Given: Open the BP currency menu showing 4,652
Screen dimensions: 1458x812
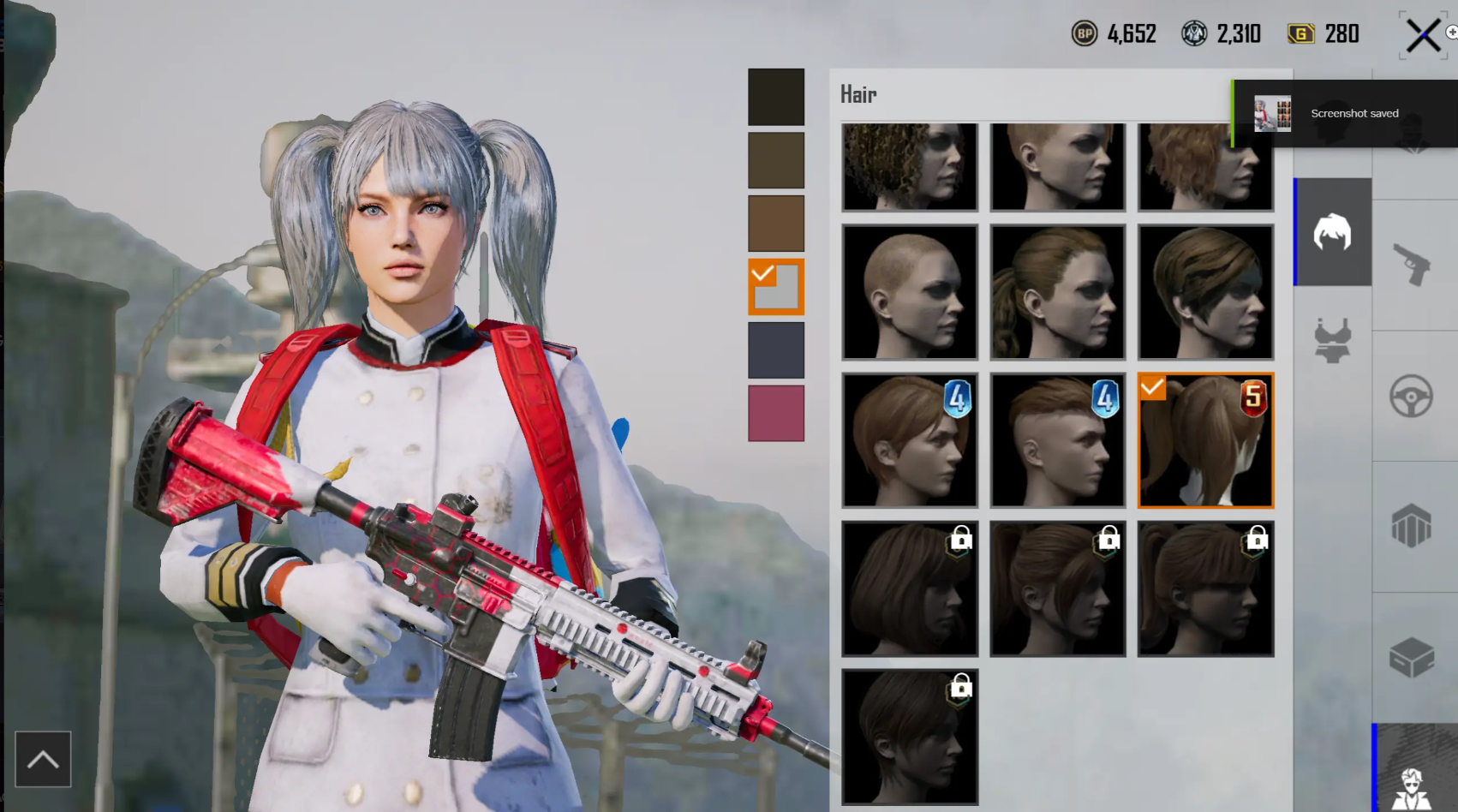Looking at the screenshot, I should click(1114, 34).
